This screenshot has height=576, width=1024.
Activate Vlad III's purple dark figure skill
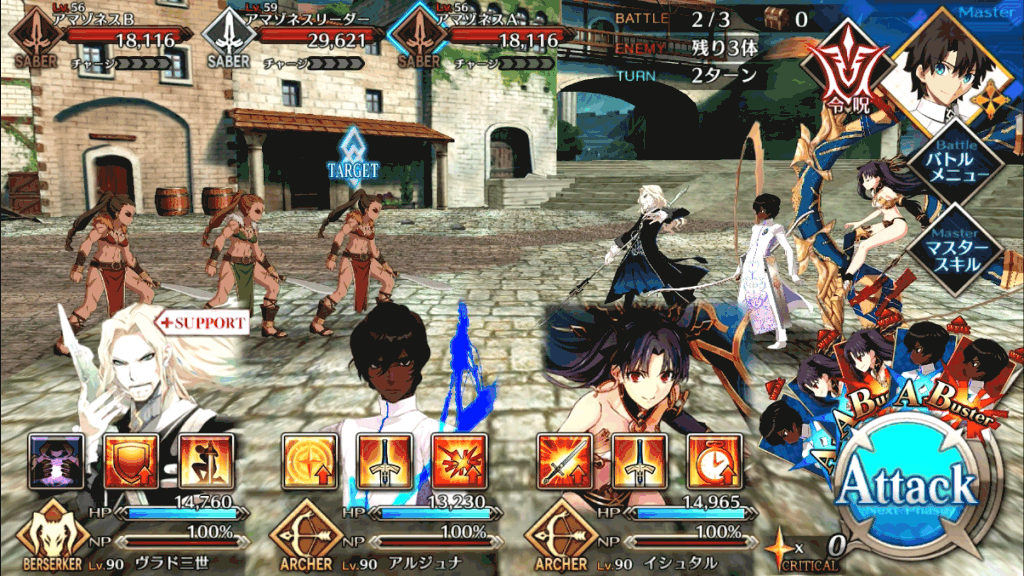coord(51,460)
